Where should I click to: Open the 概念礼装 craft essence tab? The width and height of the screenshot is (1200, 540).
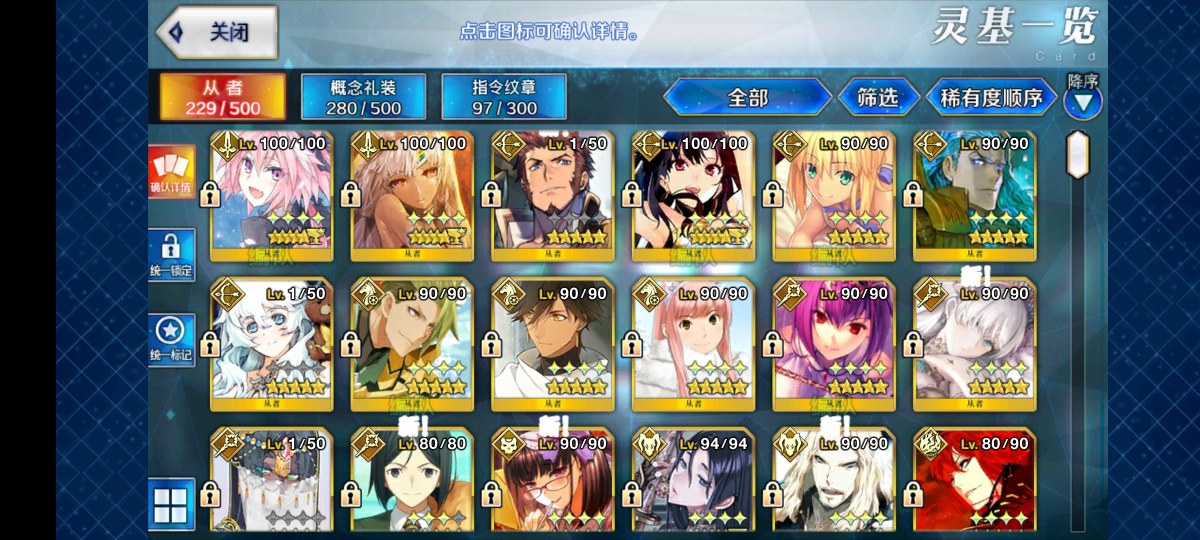point(364,97)
